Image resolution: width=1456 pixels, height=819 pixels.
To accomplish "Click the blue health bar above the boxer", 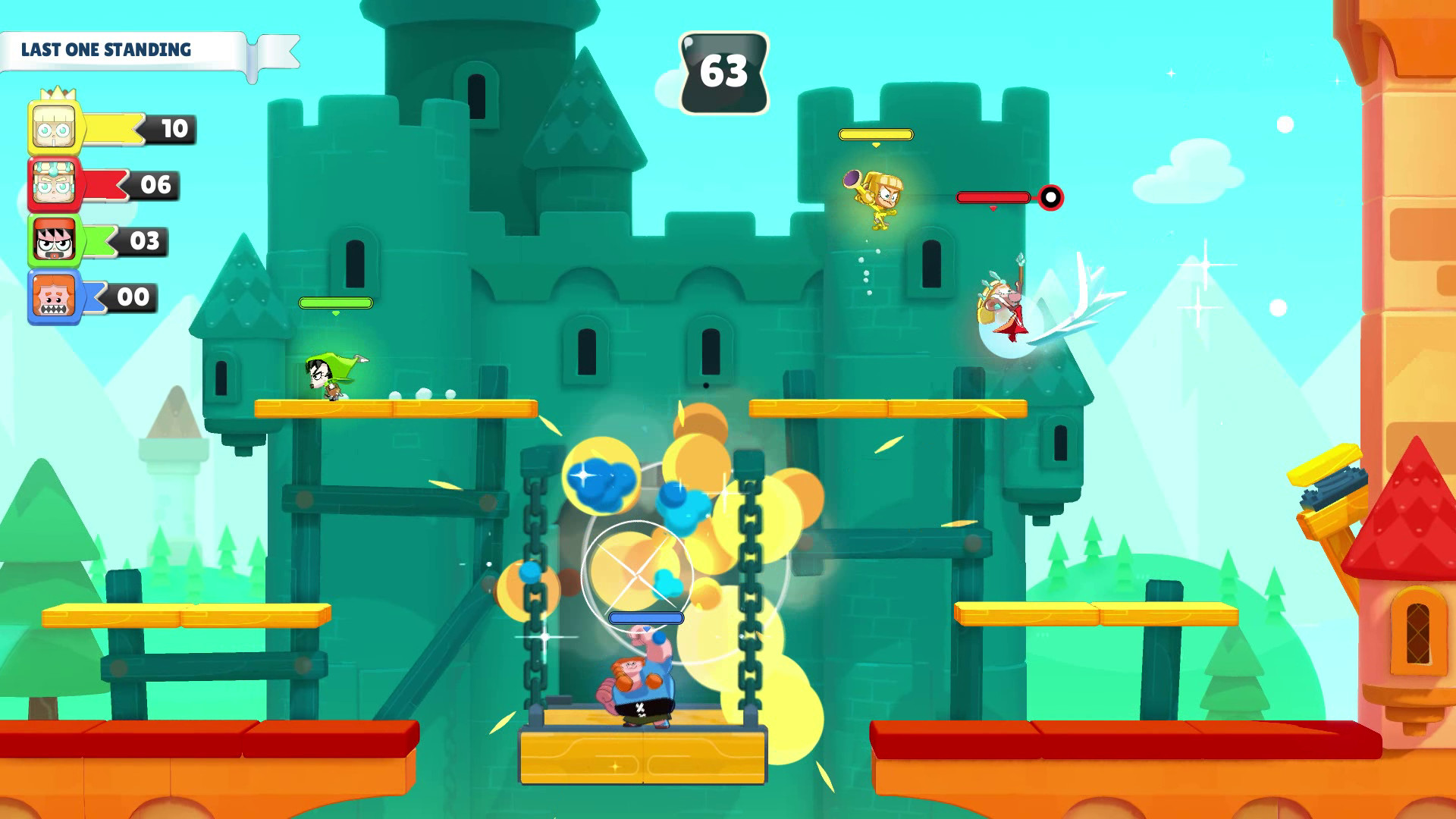I will click(x=644, y=617).
